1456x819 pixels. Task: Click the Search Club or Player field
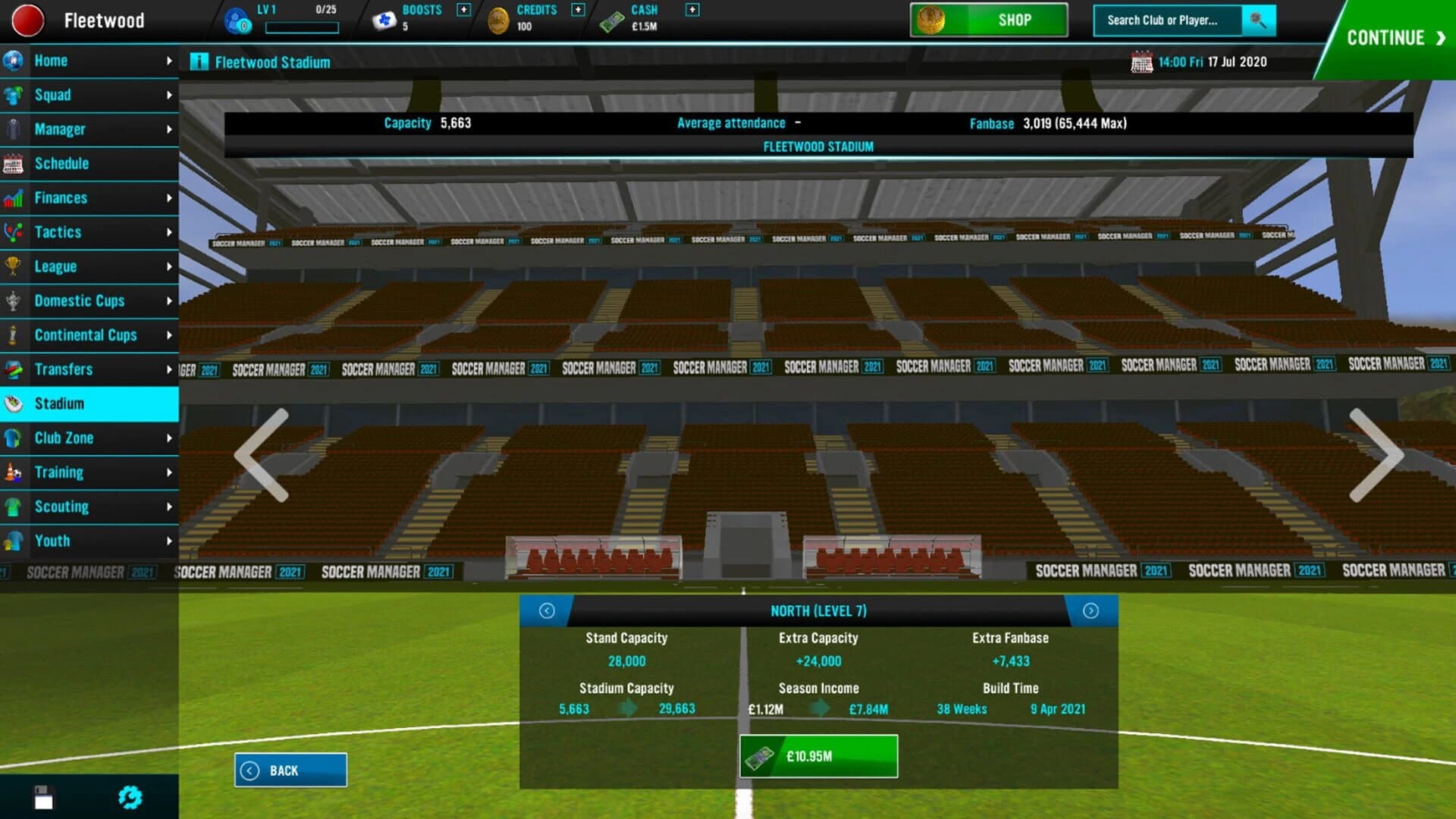coord(1164,20)
